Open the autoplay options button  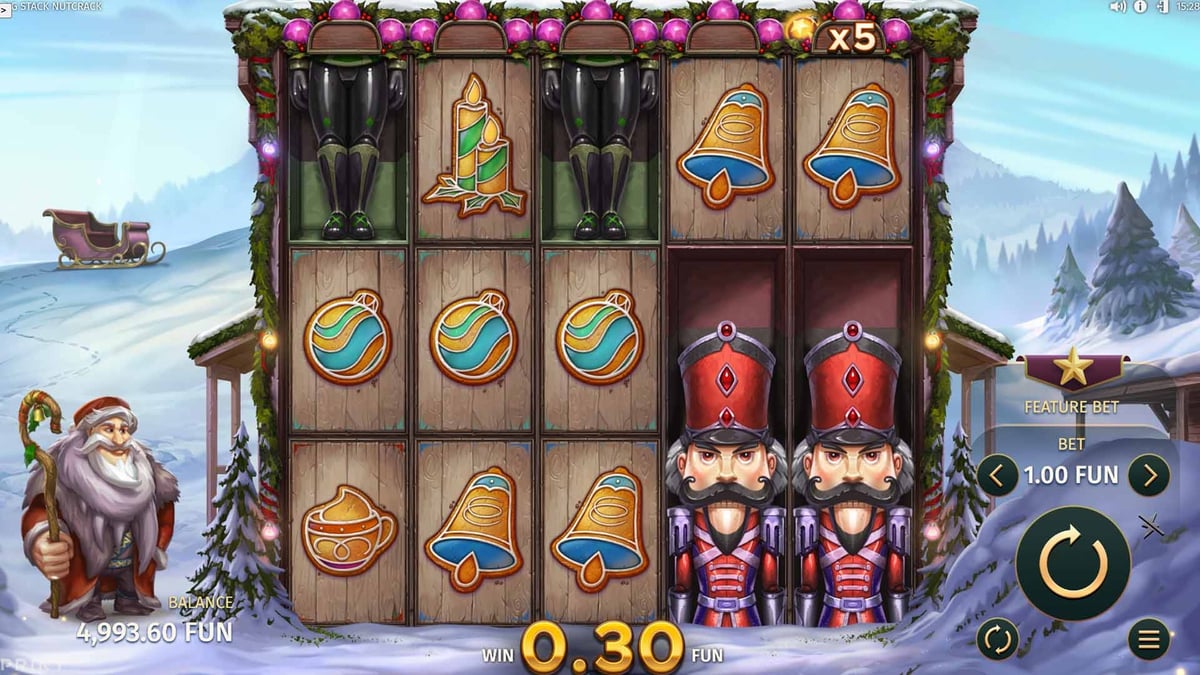click(x=997, y=639)
